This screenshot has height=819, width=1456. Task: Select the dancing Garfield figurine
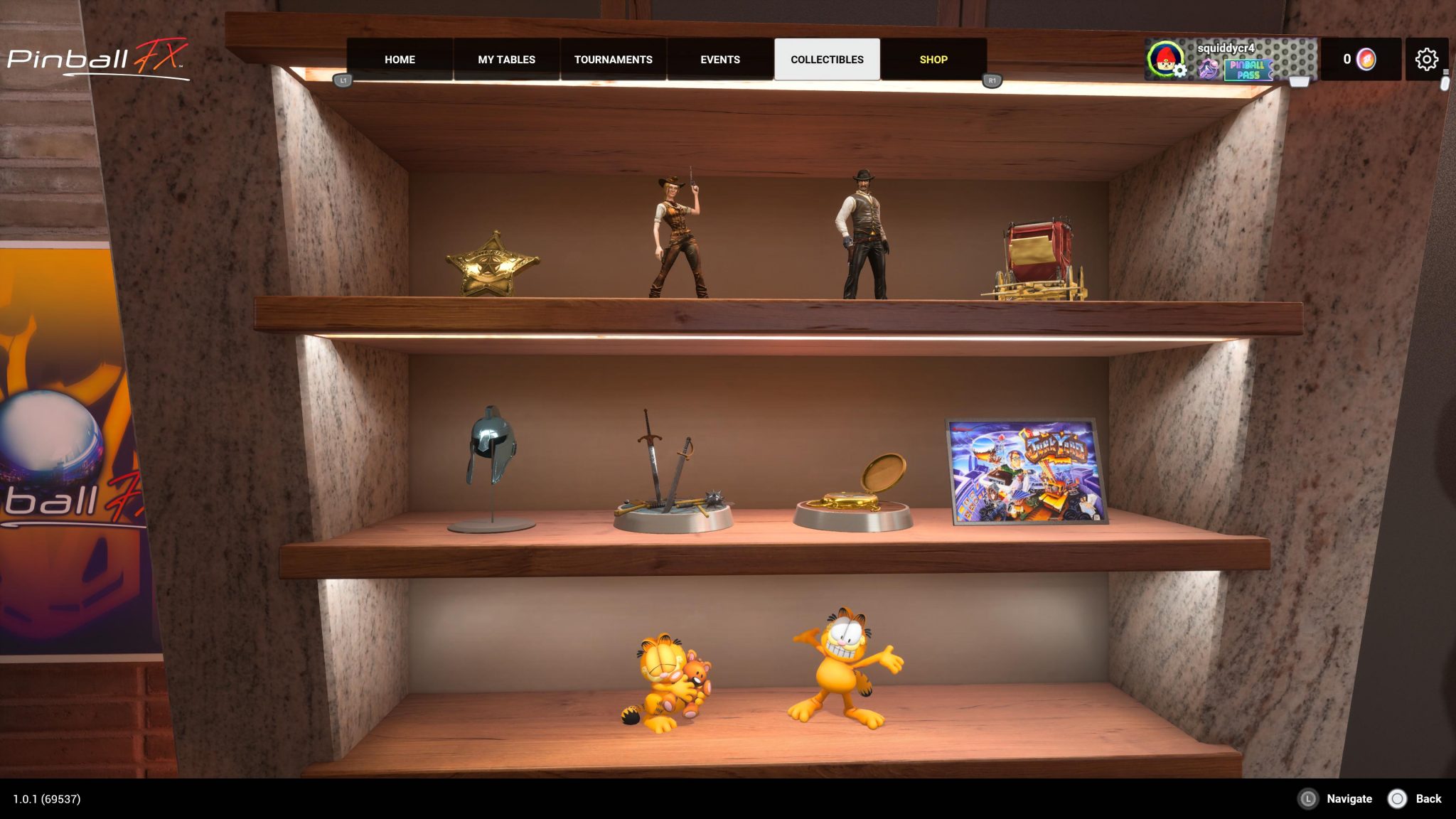841,661
